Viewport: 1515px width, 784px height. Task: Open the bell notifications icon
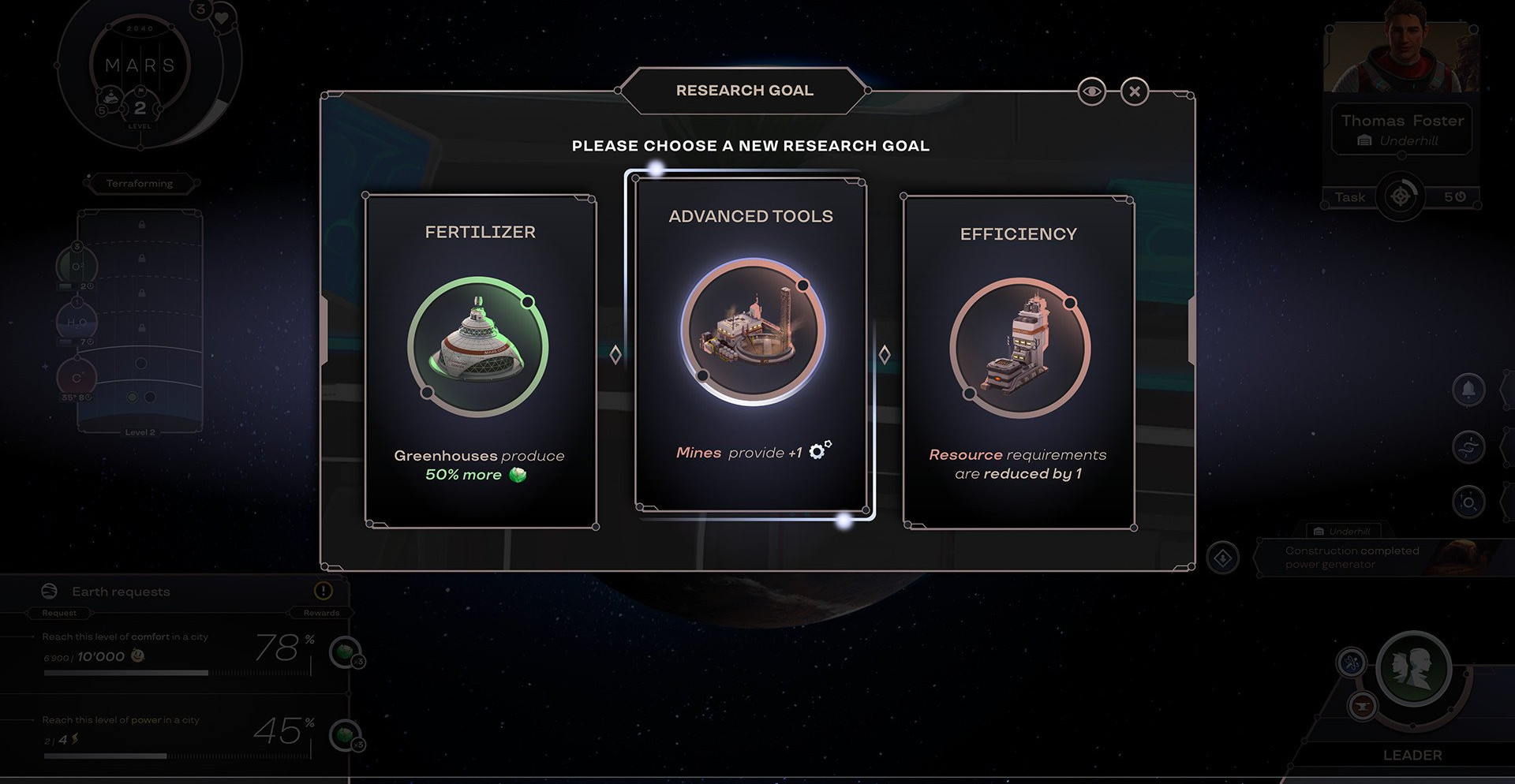(x=1468, y=390)
